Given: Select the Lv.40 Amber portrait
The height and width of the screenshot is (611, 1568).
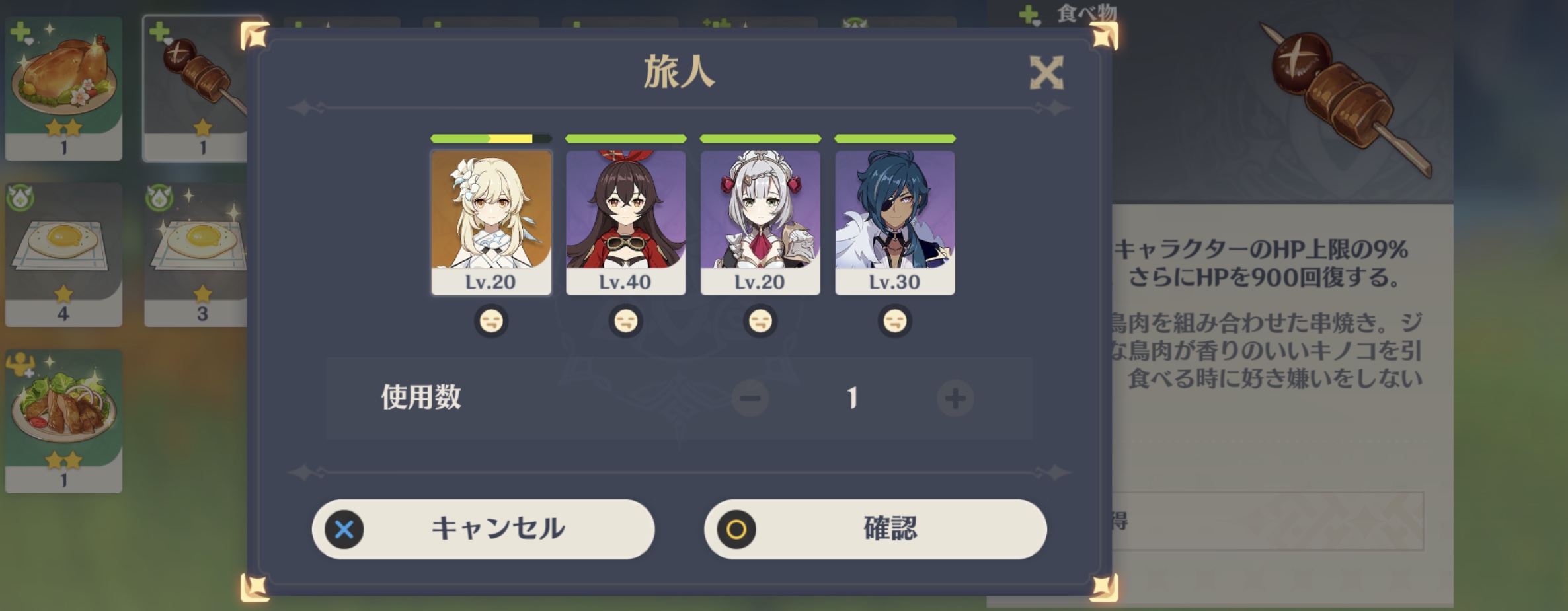Looking at the screenshot, I should tap(625, 218).
